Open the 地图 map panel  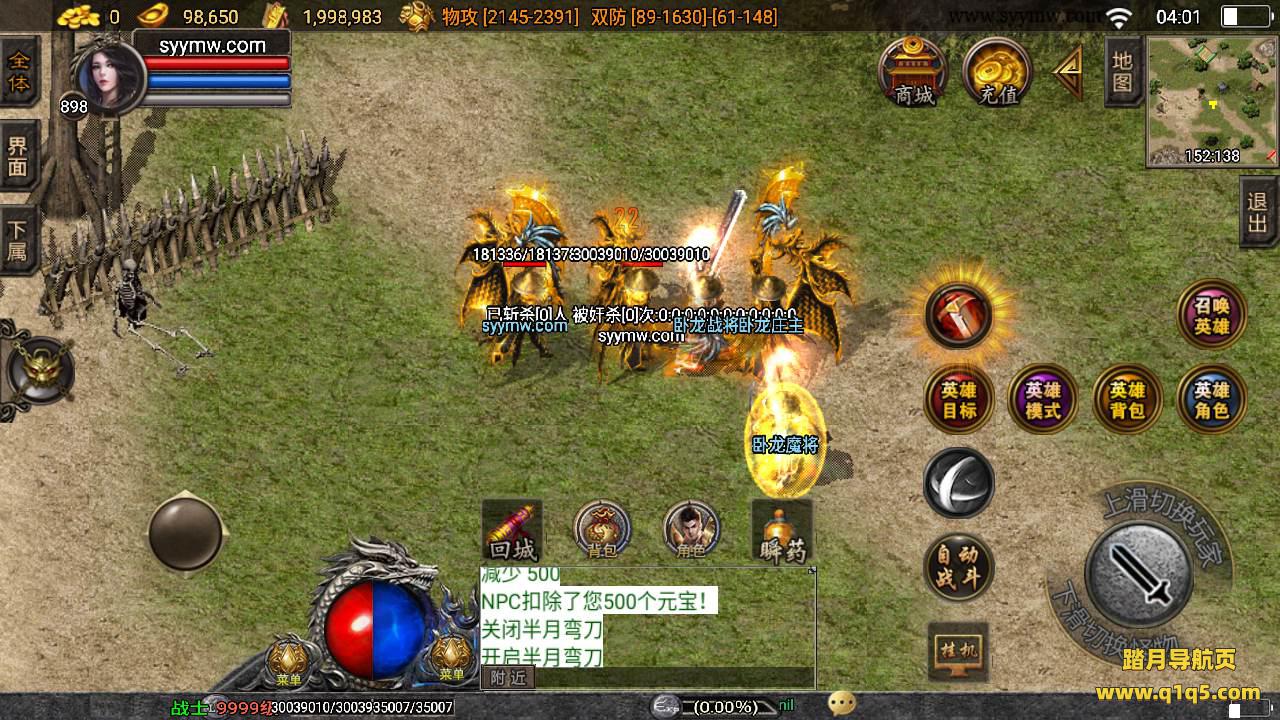[x=1123, y=71]
